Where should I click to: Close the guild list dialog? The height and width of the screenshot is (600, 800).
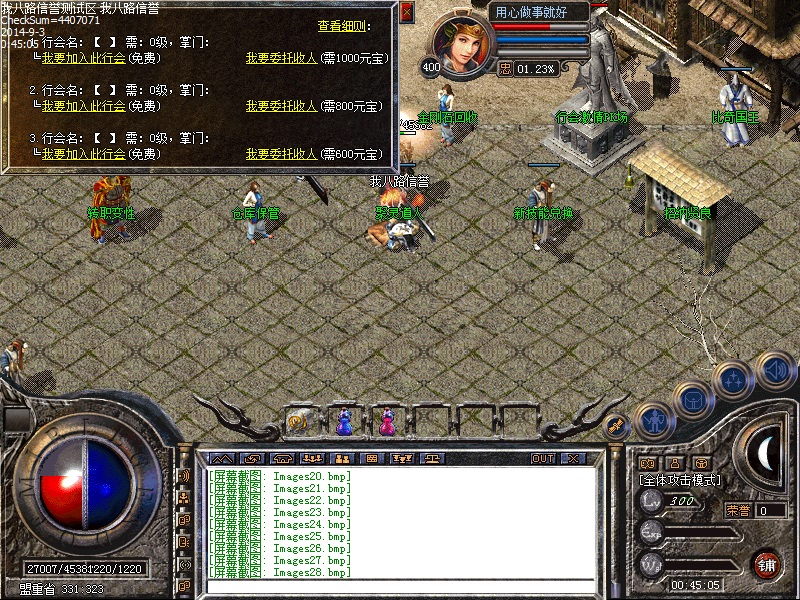[x=406, y=13]
